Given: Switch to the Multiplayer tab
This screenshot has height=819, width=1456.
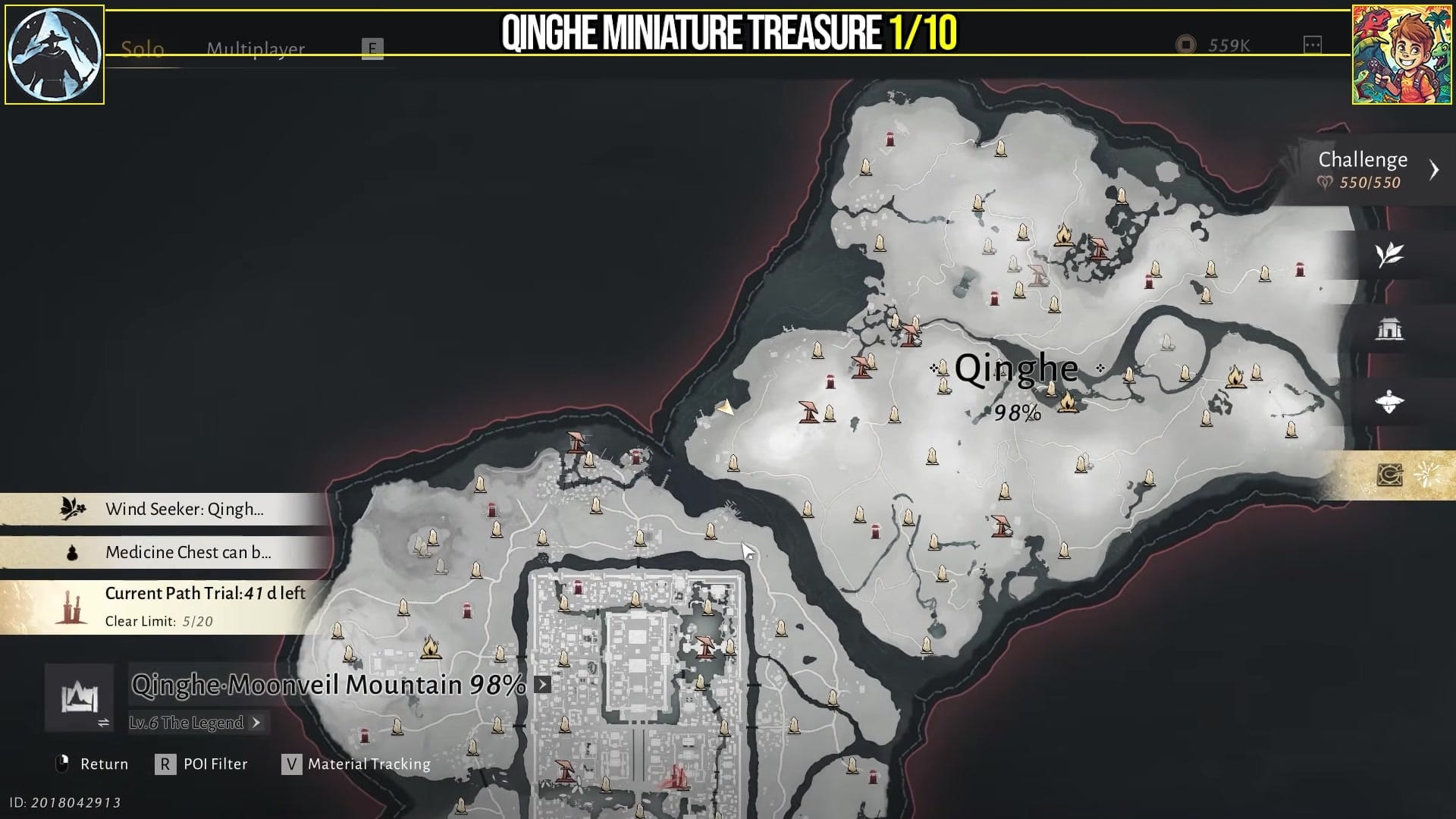Looking at the screenshot, I should [254, 48].
